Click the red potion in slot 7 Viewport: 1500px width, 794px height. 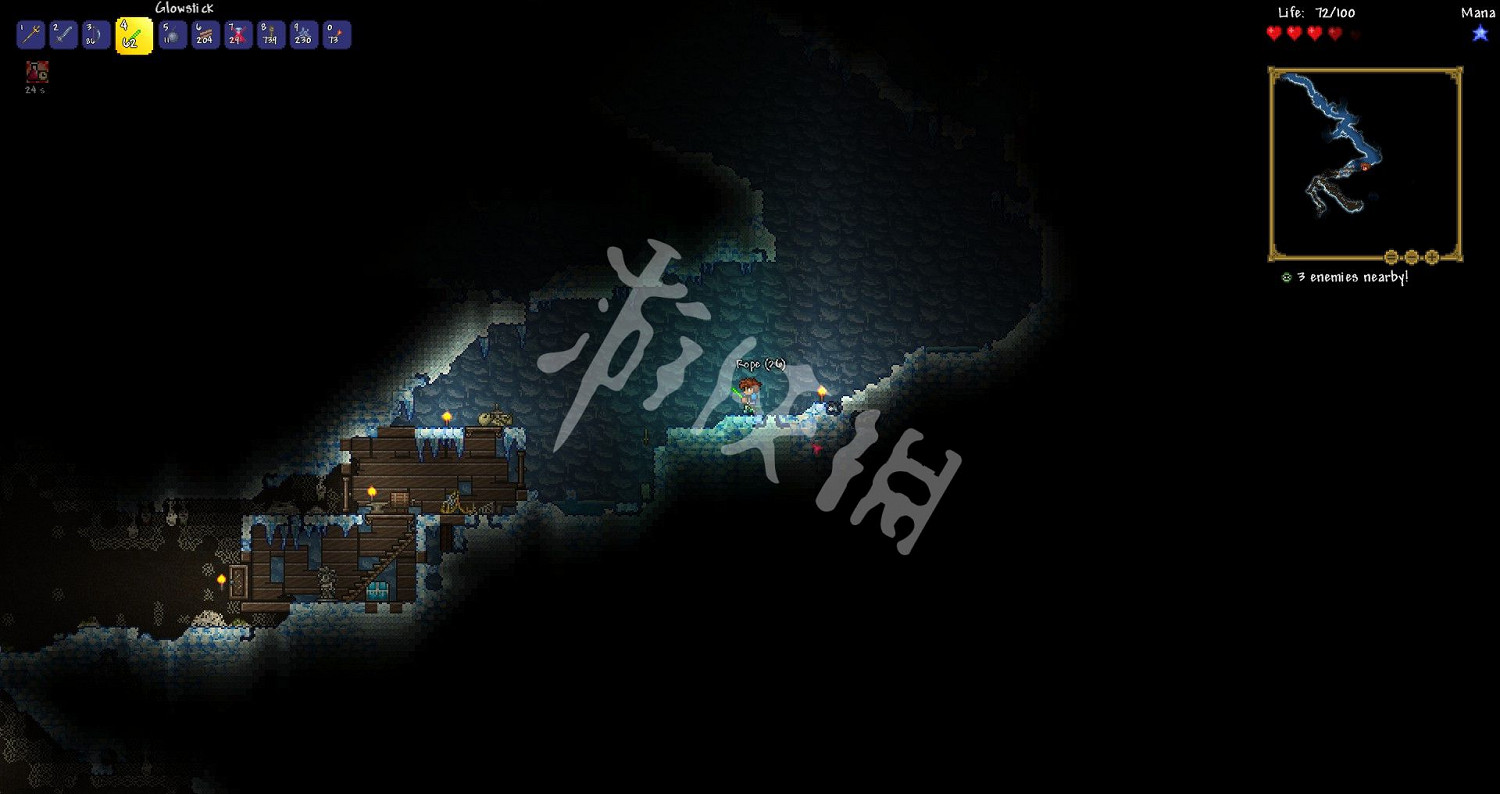pyautogui.click(x=237, y=34)
